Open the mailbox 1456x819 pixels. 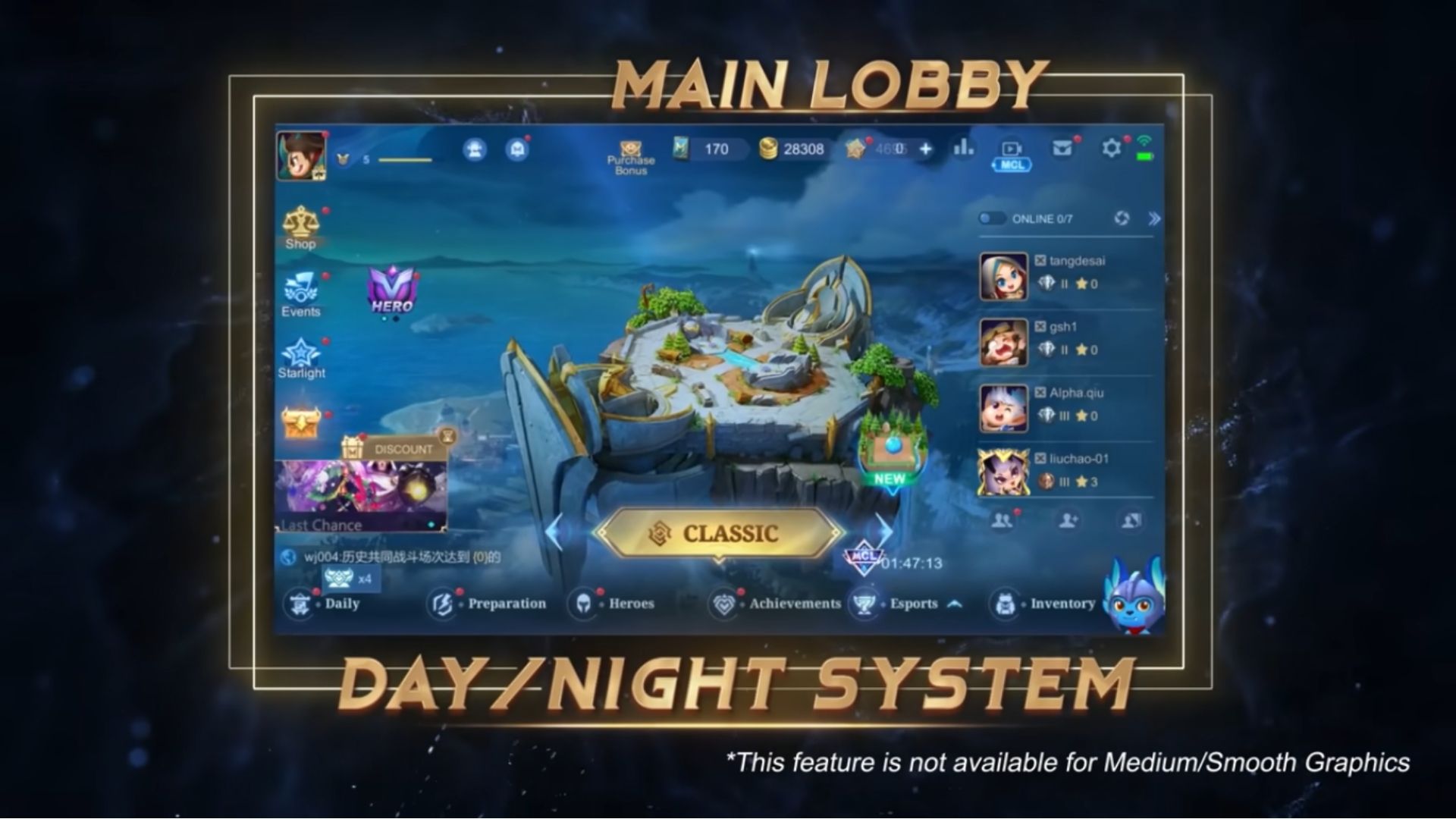[1062, 149]
